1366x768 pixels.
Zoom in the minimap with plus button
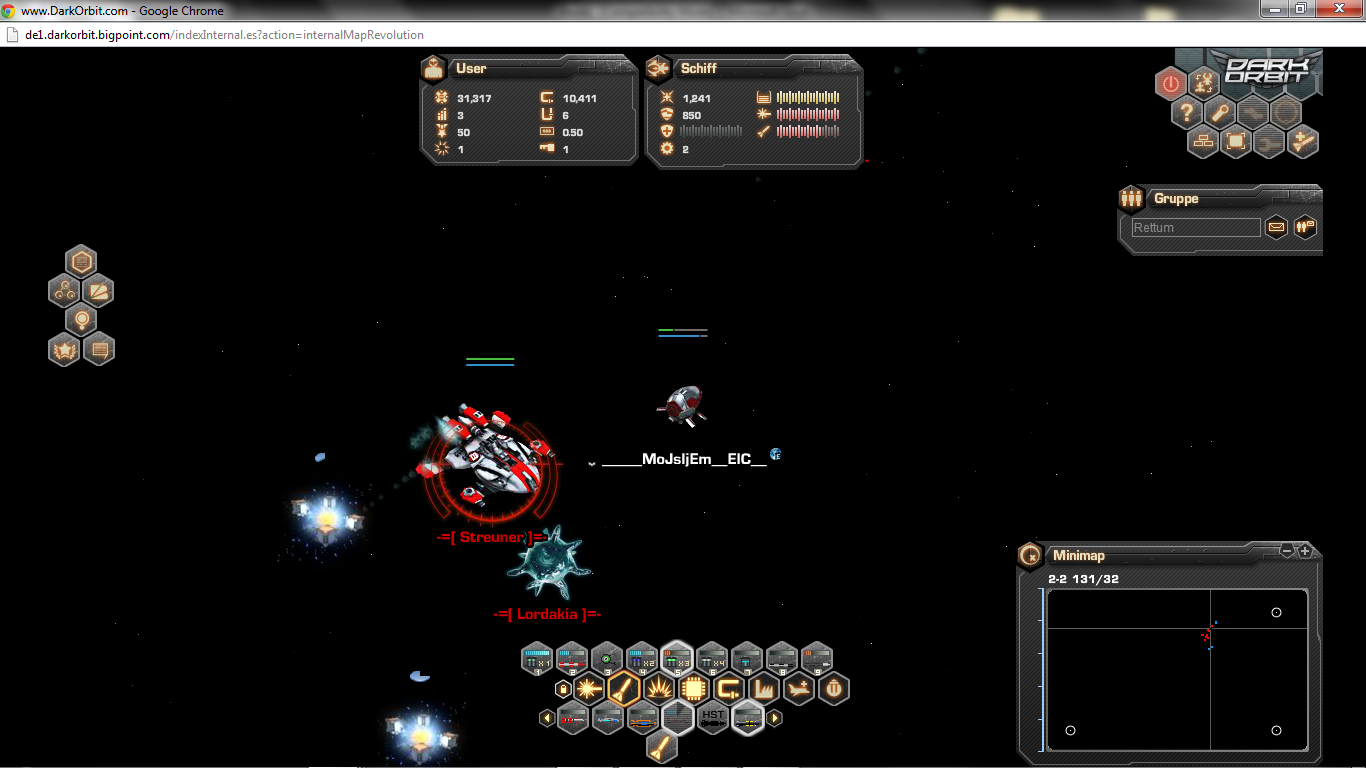point(1305,551)
